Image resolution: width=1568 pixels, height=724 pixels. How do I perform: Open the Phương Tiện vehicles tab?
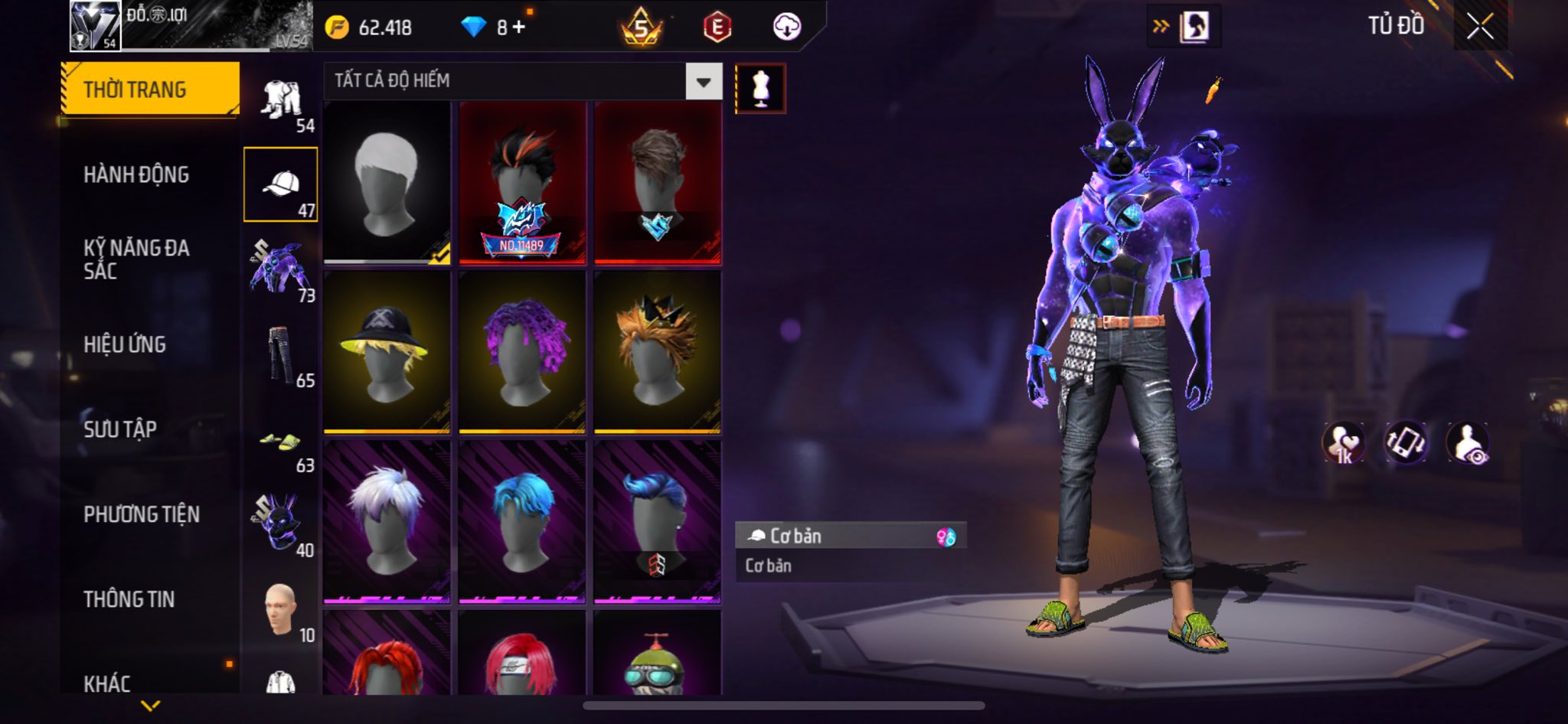pos(142,514)
